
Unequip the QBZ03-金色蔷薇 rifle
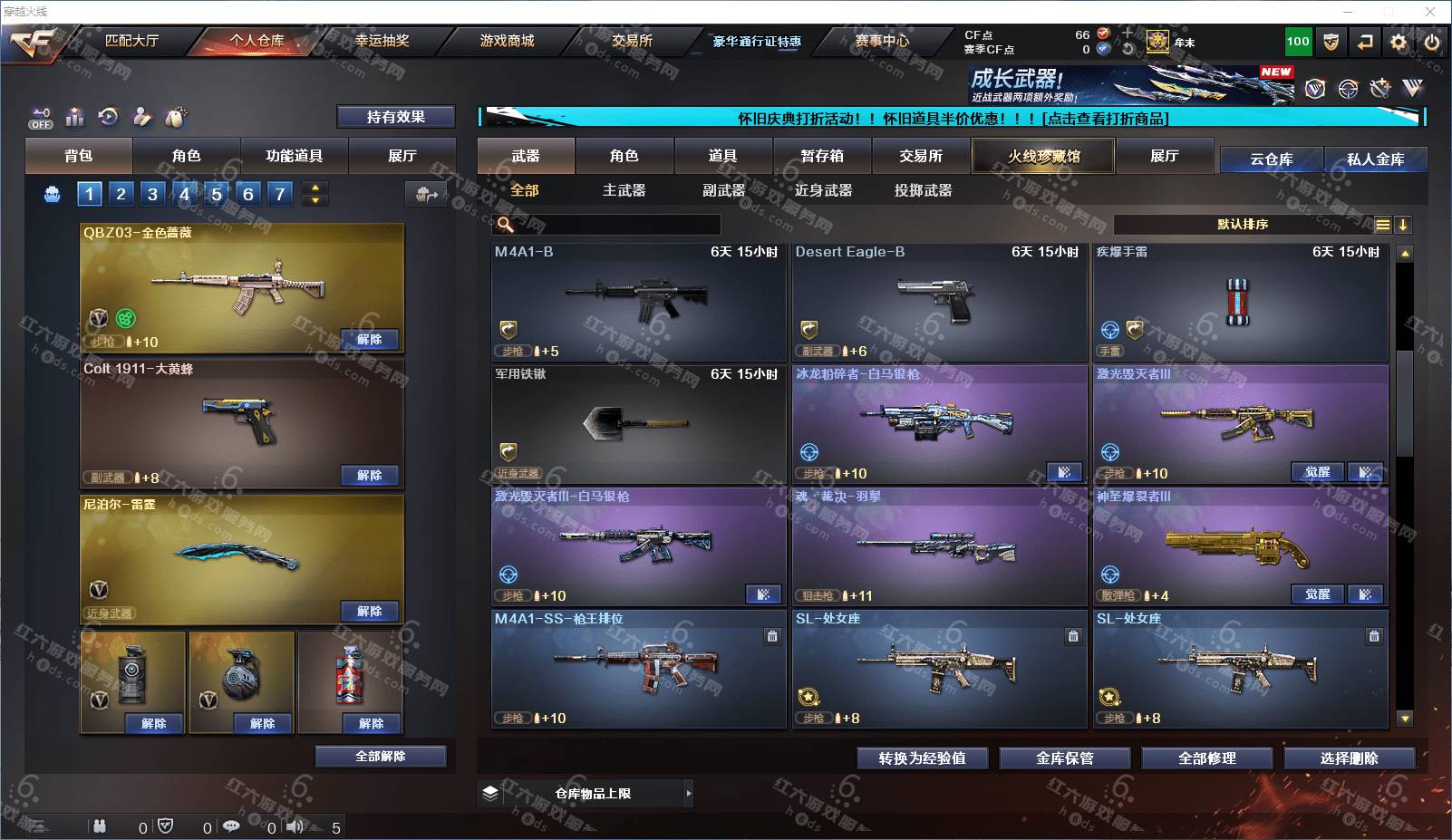click(x=369, y=339)
